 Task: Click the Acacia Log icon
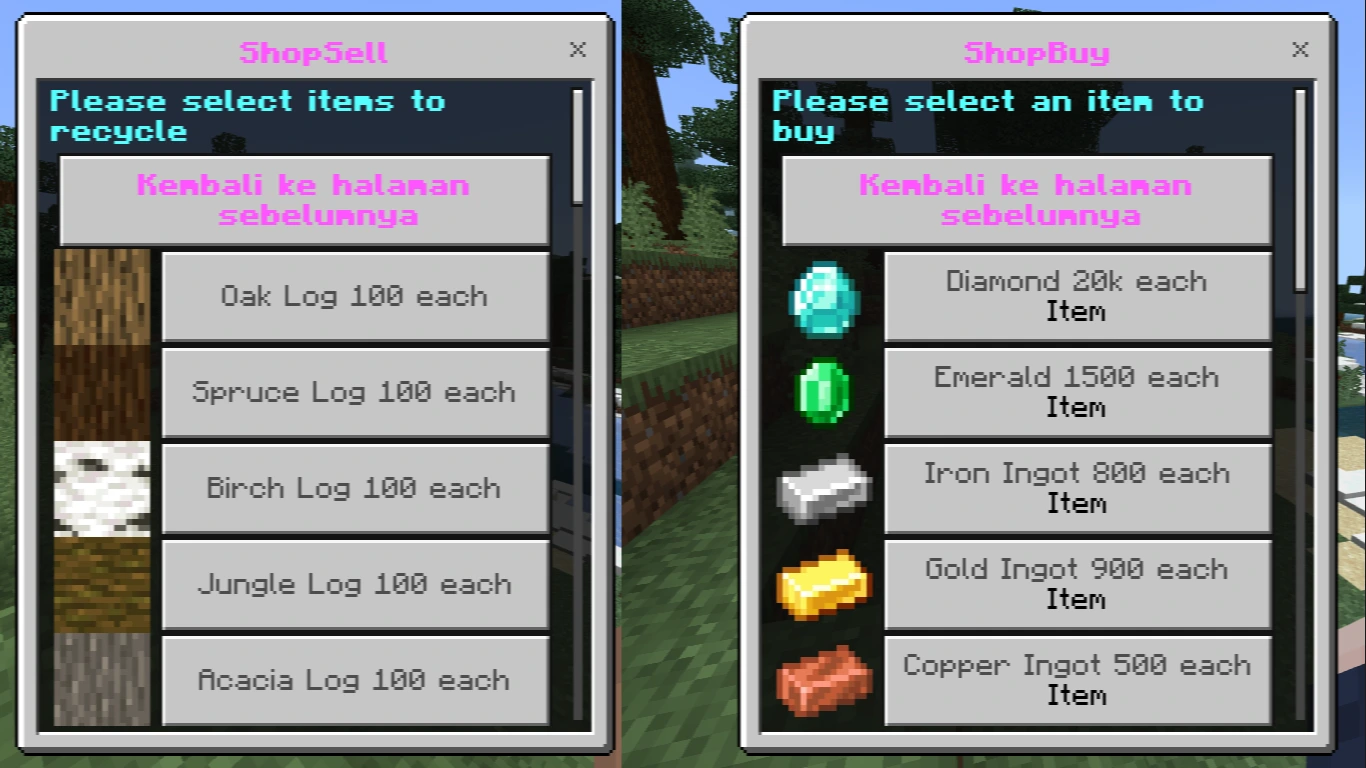click(101, 680)
